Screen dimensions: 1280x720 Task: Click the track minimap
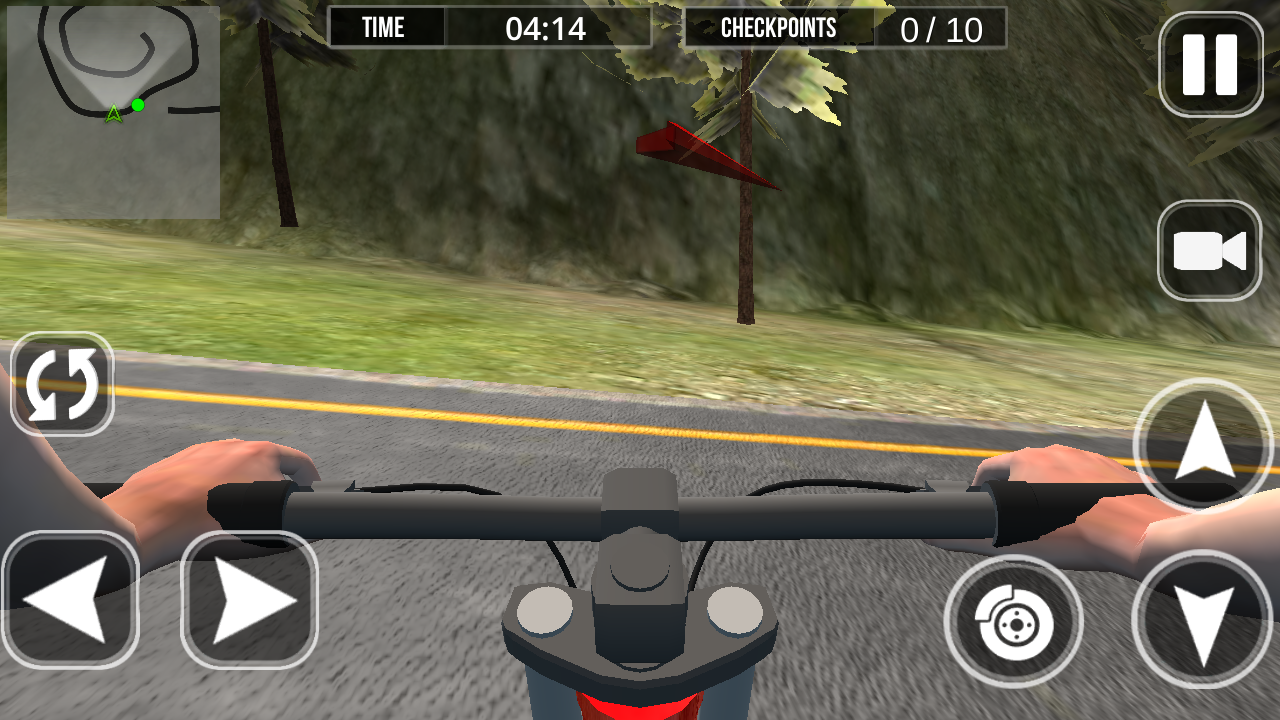113,112
